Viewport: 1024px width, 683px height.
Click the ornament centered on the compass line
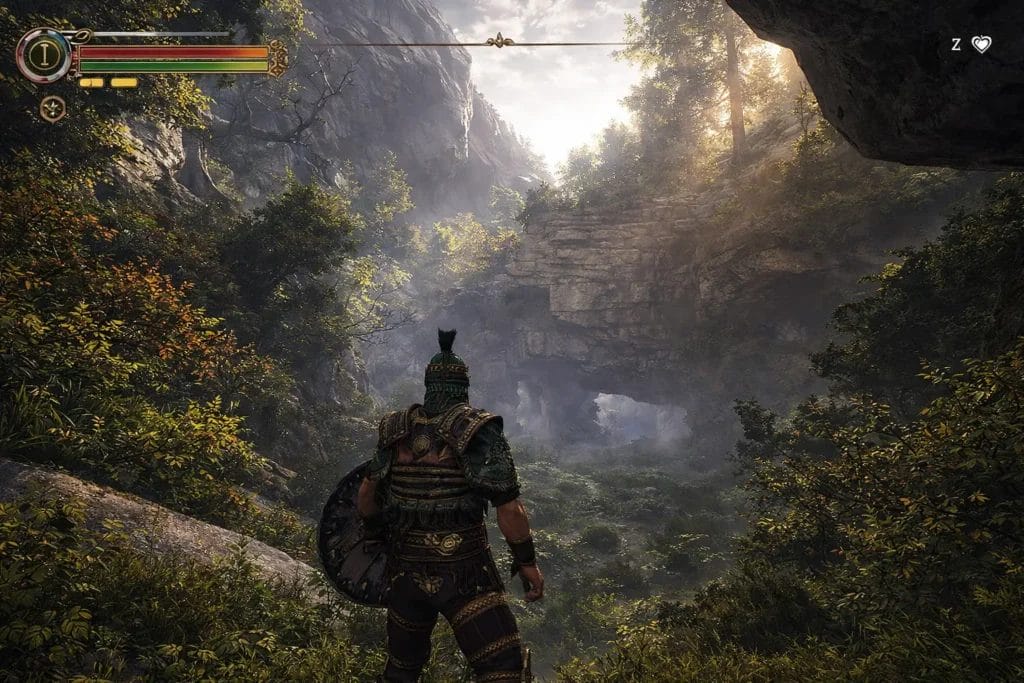click(x=498, y=41)
